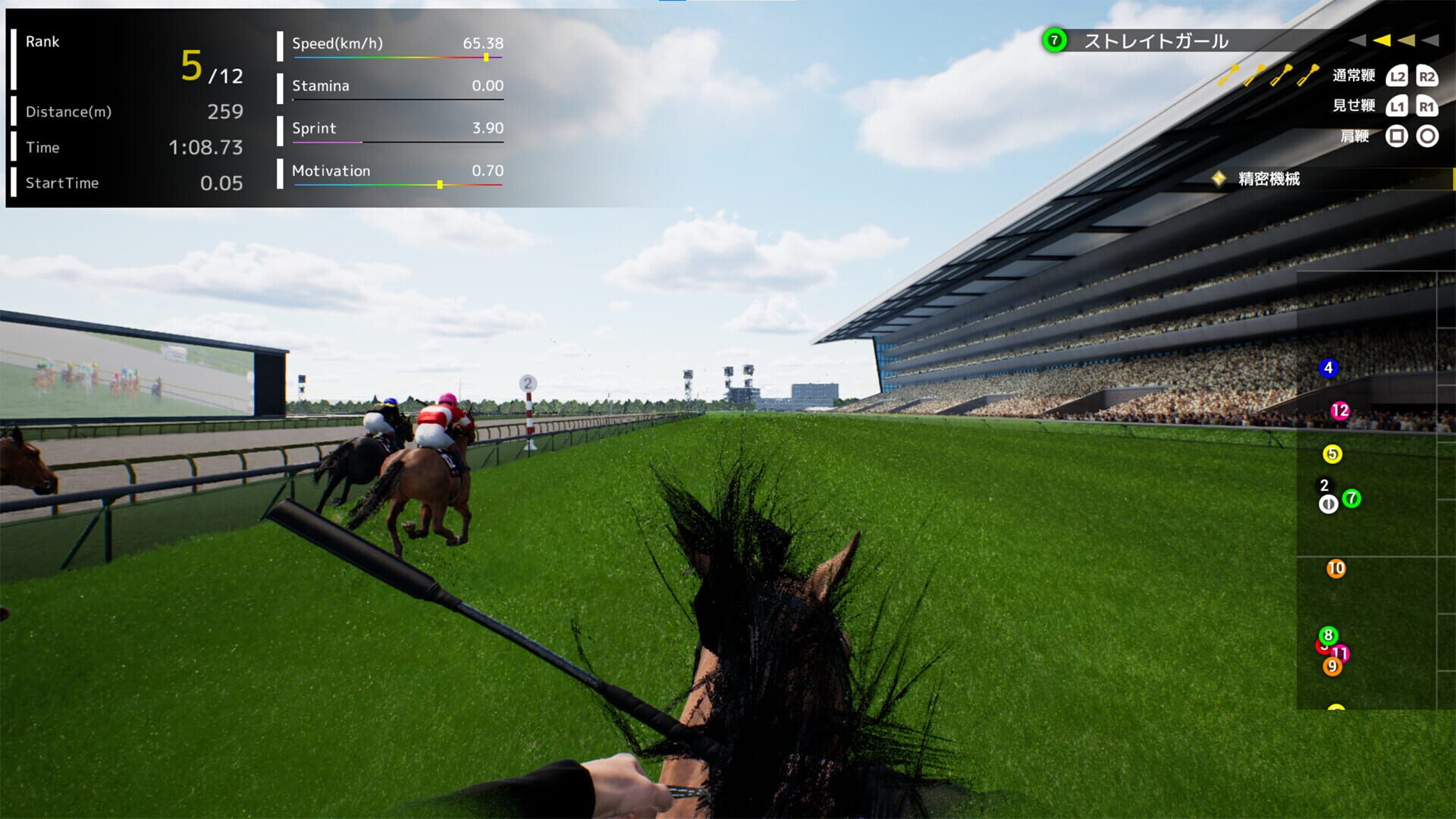Tap the 精密機械 skill diamond icon

point(1219,179)
